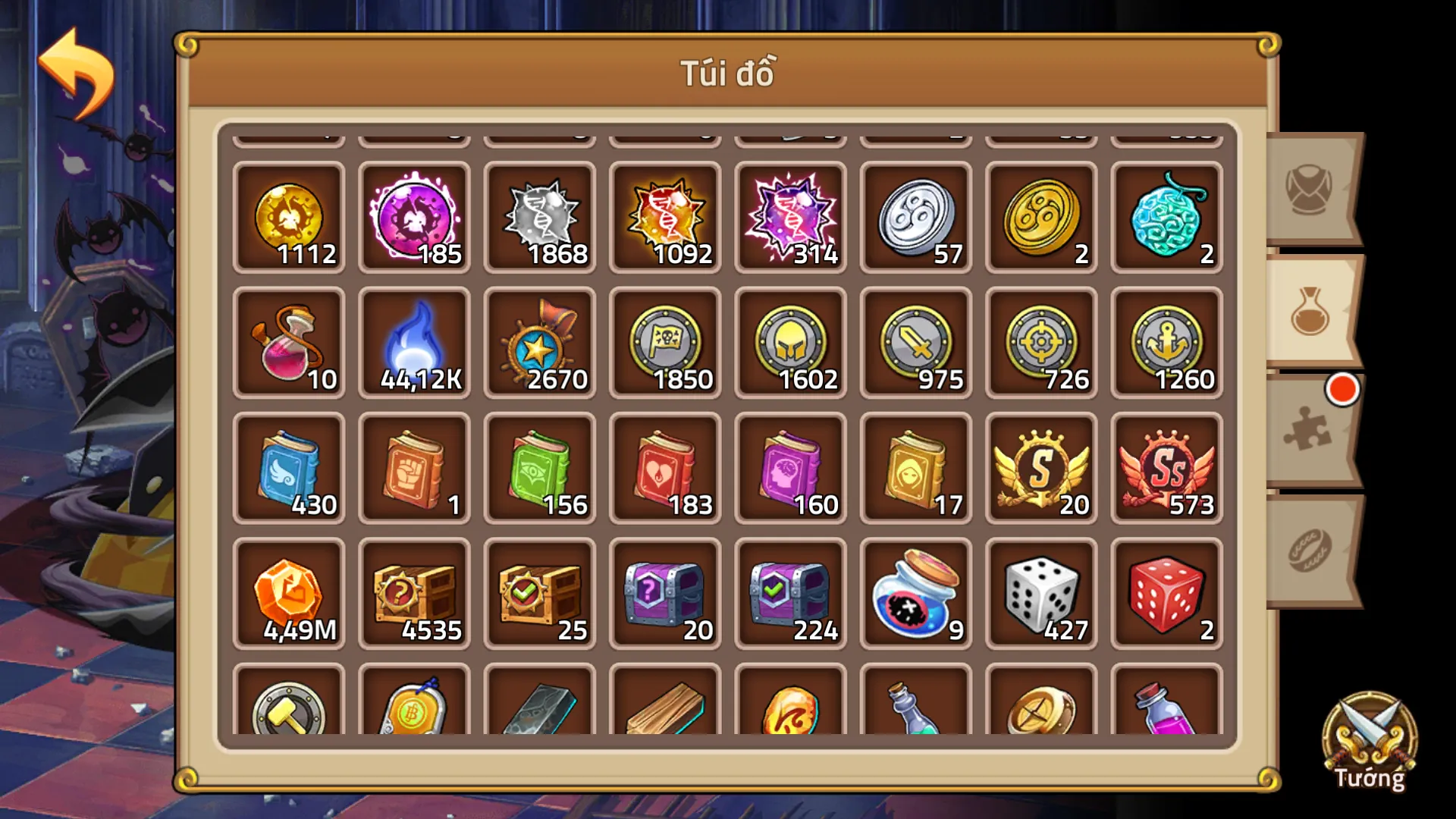This screenshot has height=819, width=1456.
Task: Select the teal devil fruit item
Action: tap(1166, 220)
